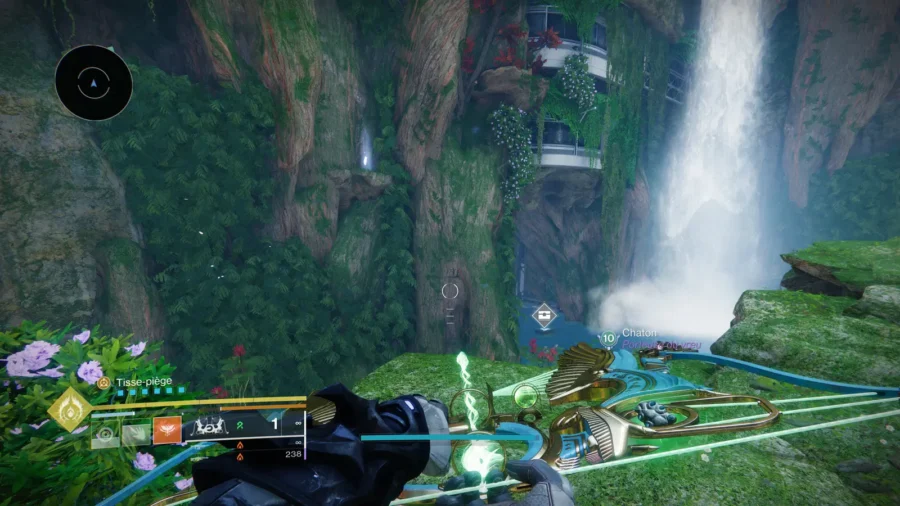This screenshot has height=506, width=900.
Task: Trigger the orange class ability icon
Action: (167, 431)
